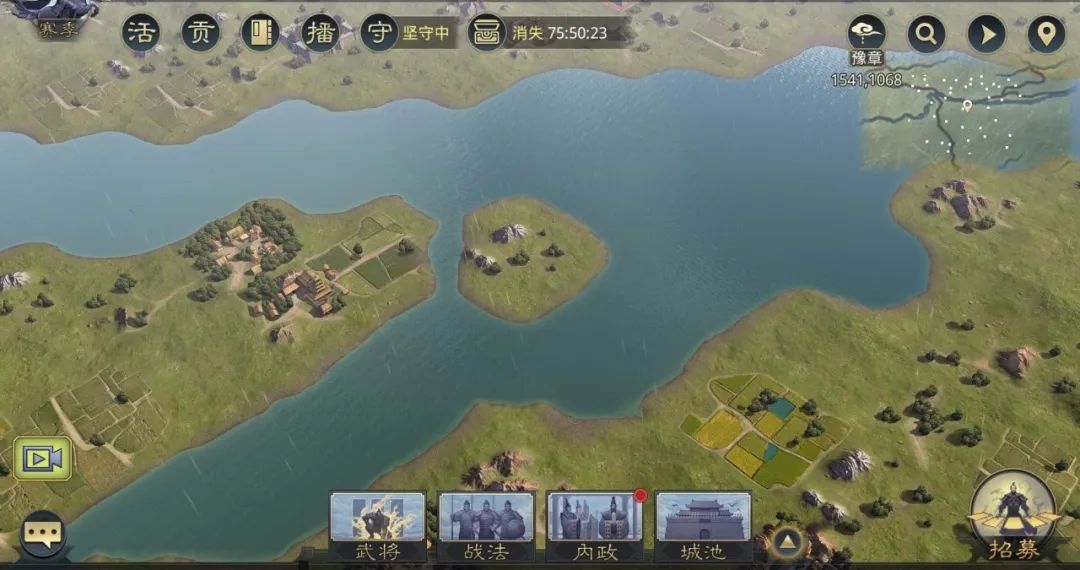
Task: Toggle the 守 garrison status button
Action: (x=380, y=33)
